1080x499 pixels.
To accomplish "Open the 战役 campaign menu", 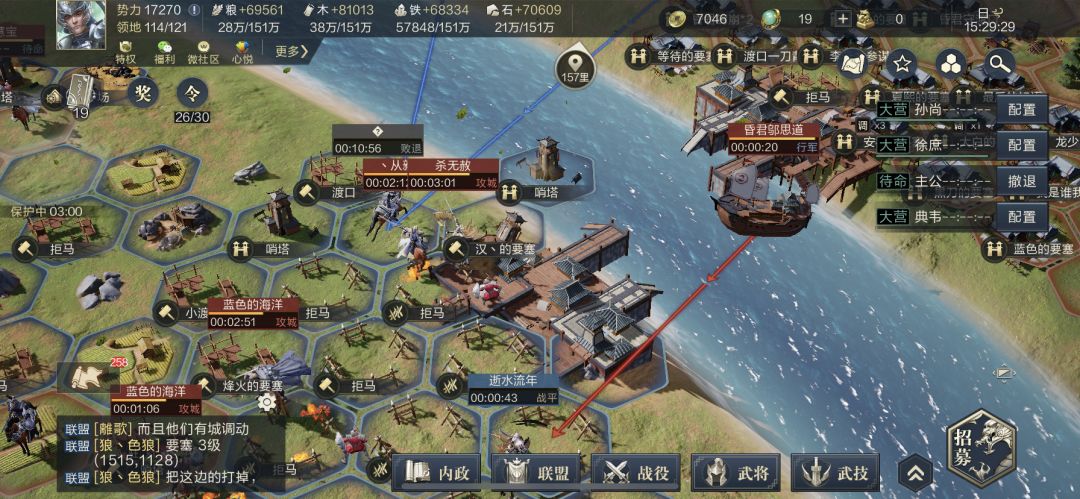I will 635,471.
